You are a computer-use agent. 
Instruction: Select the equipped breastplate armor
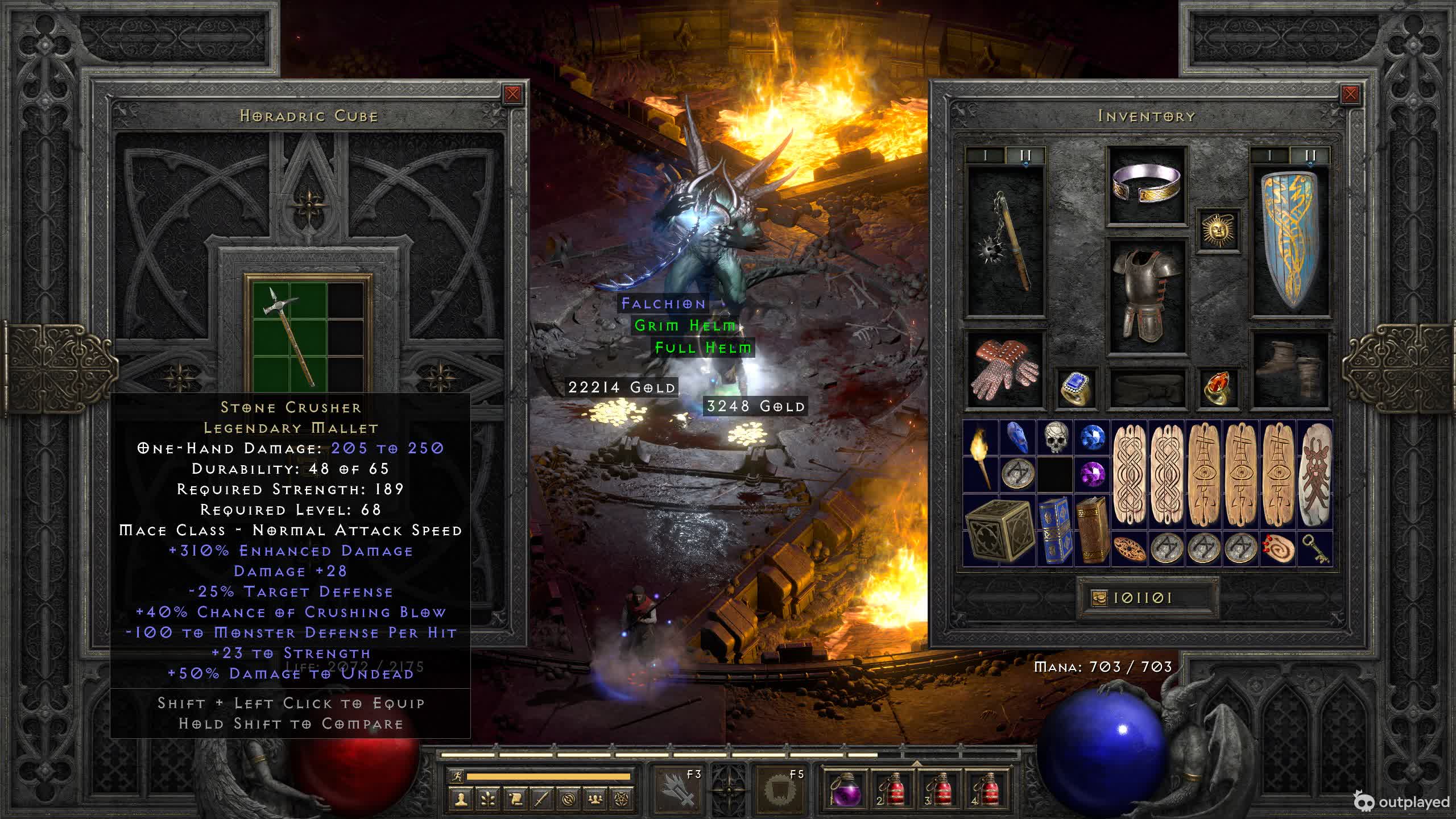[1147, 295]
